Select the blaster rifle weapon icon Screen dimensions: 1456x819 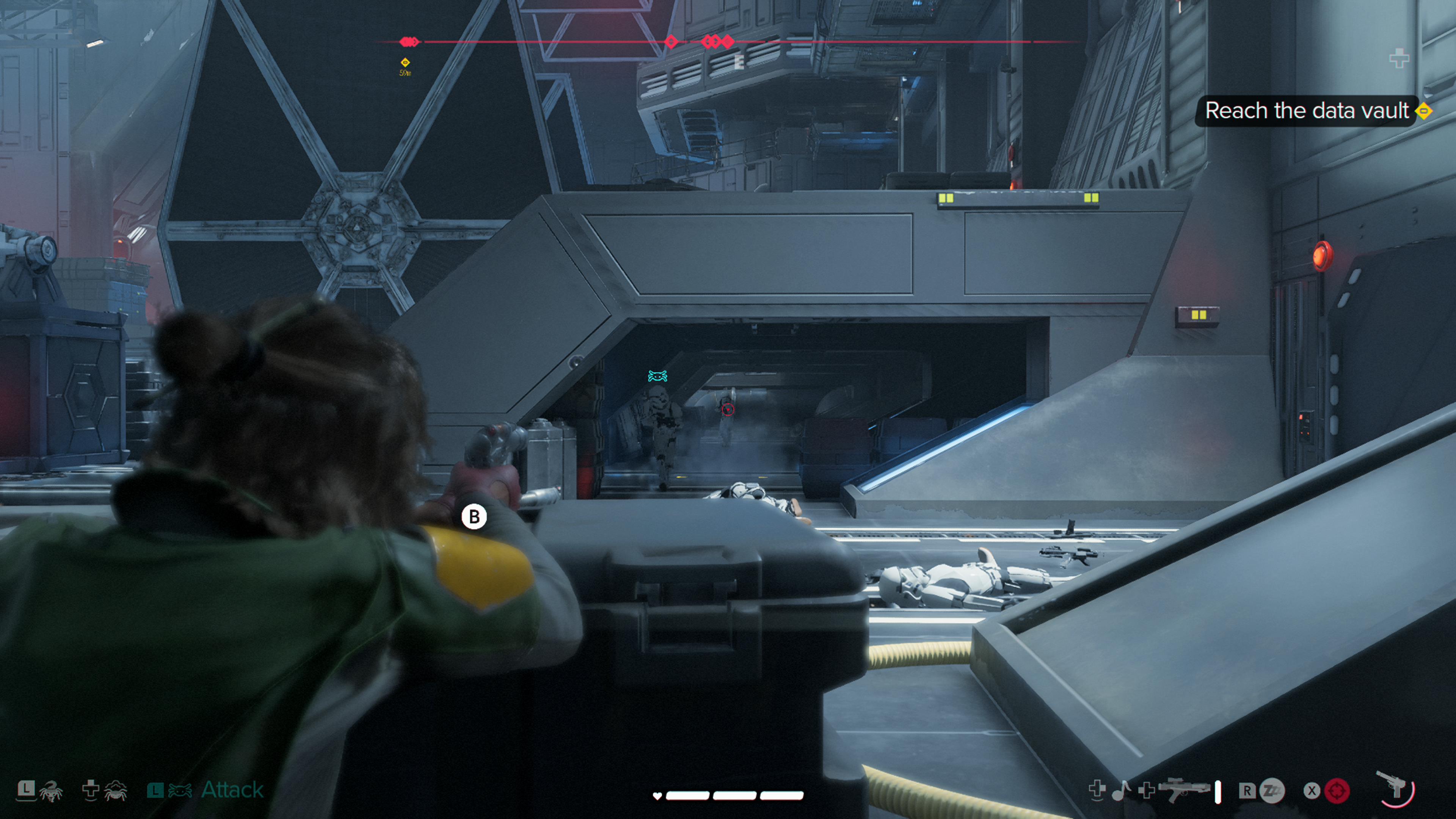[1183, 790]
